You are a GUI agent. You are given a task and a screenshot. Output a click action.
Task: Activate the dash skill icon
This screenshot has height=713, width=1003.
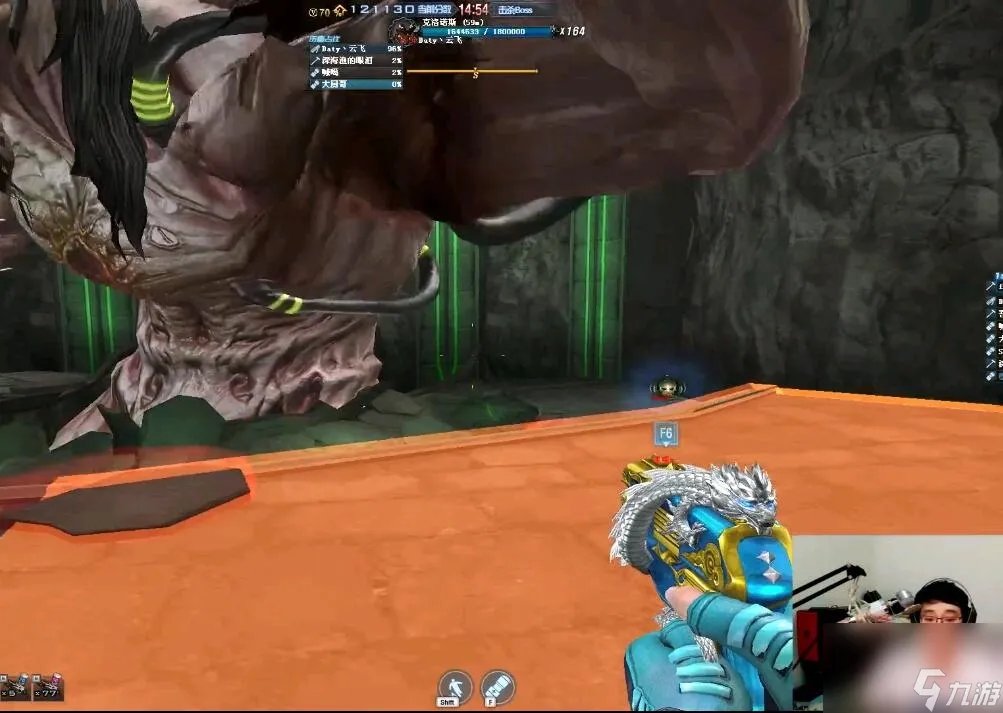pyautogui.click(x=455, y=686)
